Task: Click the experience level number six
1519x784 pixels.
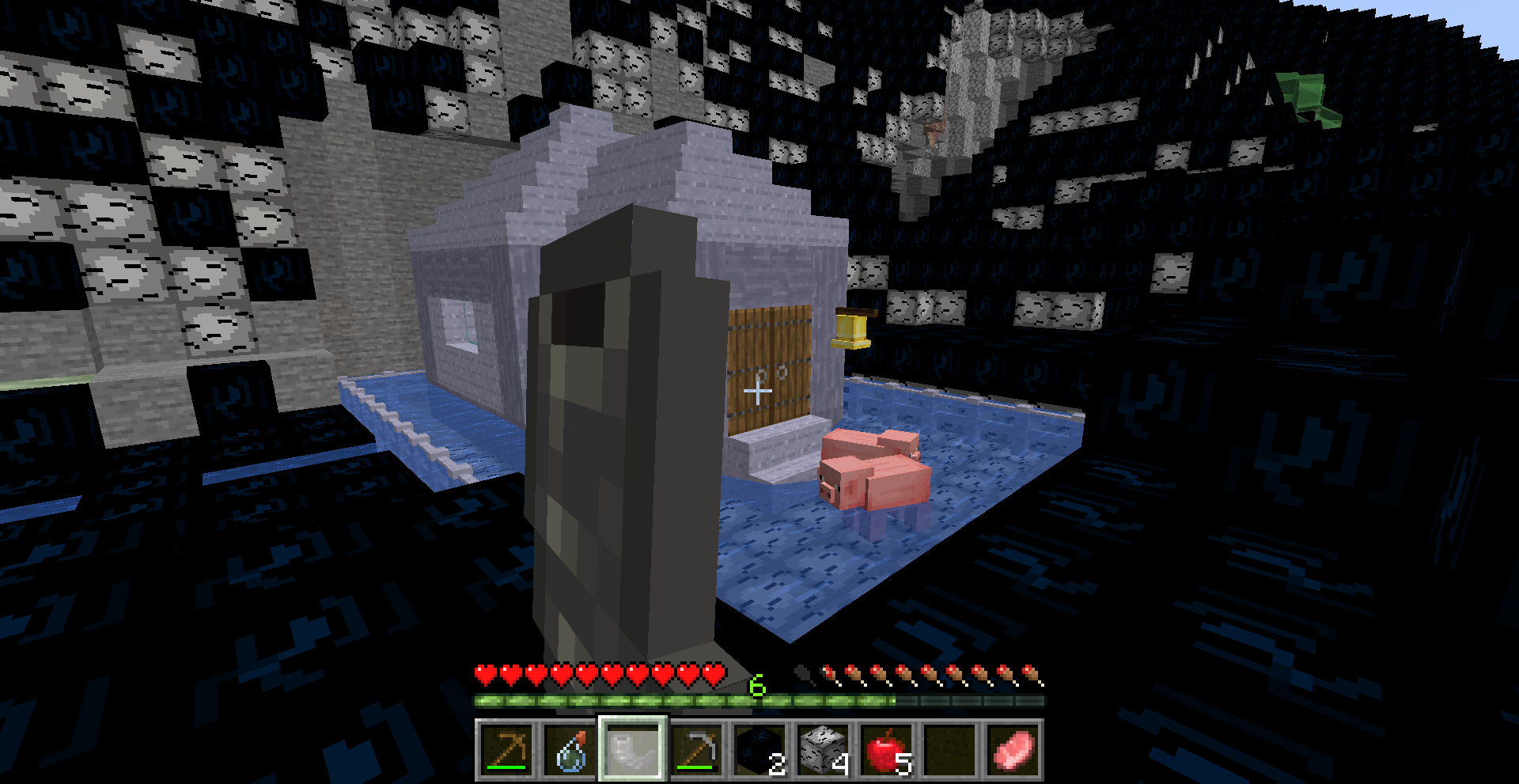Action: point(758,686)
